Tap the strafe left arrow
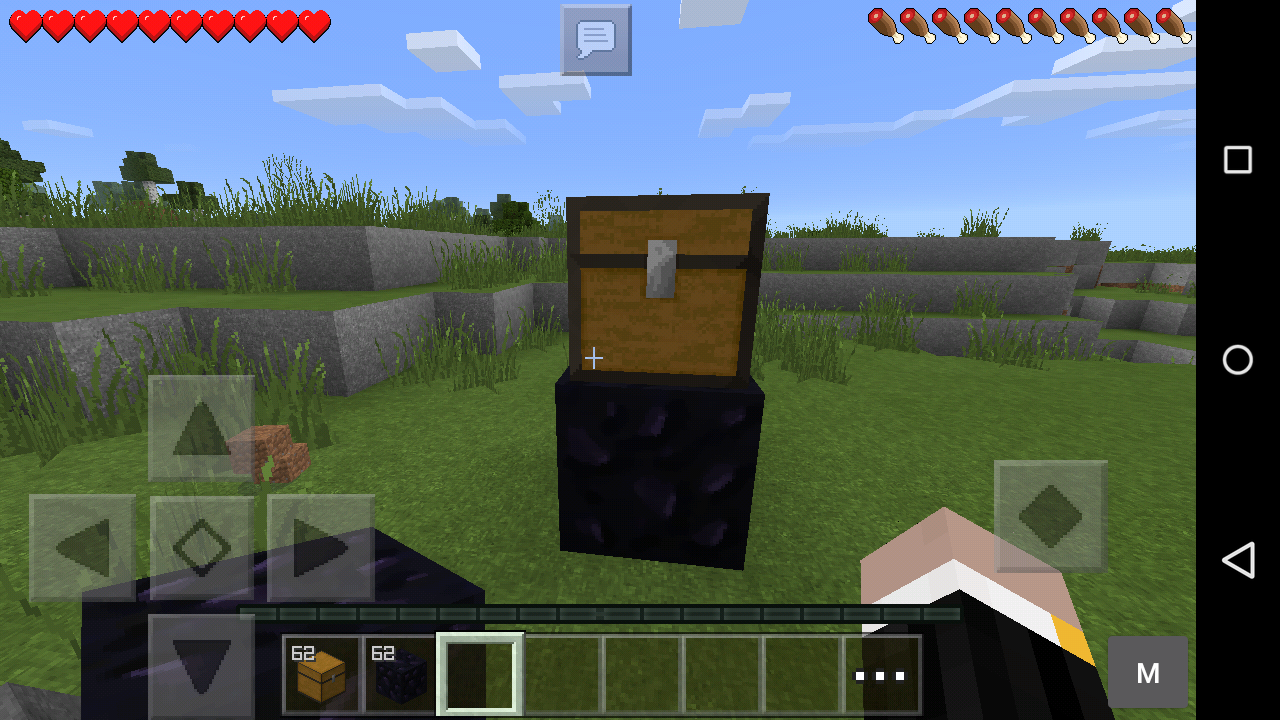Viewport: 1280px width, 720px height. (85, 545)
